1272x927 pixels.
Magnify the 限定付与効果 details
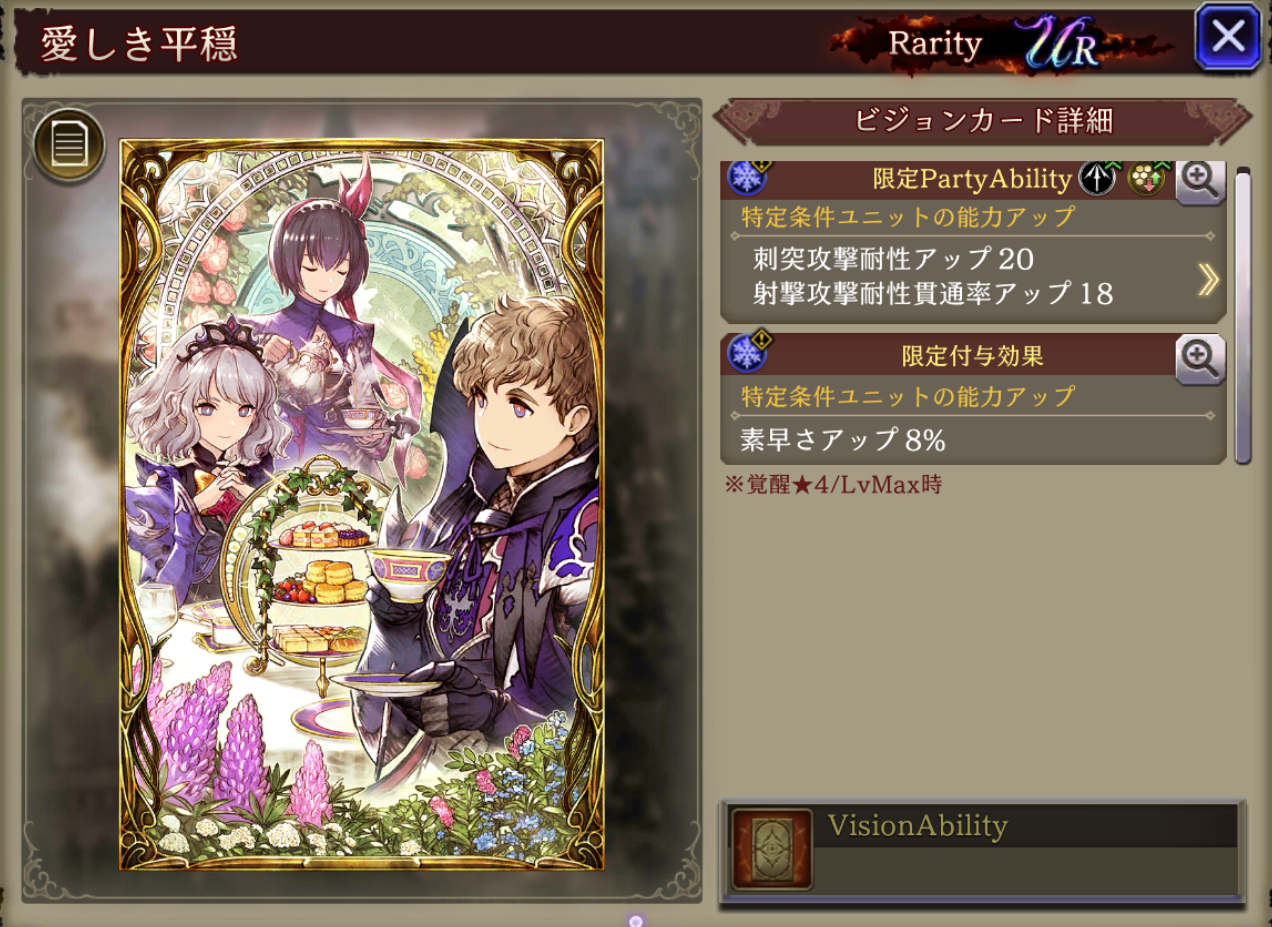point(1200,357)
